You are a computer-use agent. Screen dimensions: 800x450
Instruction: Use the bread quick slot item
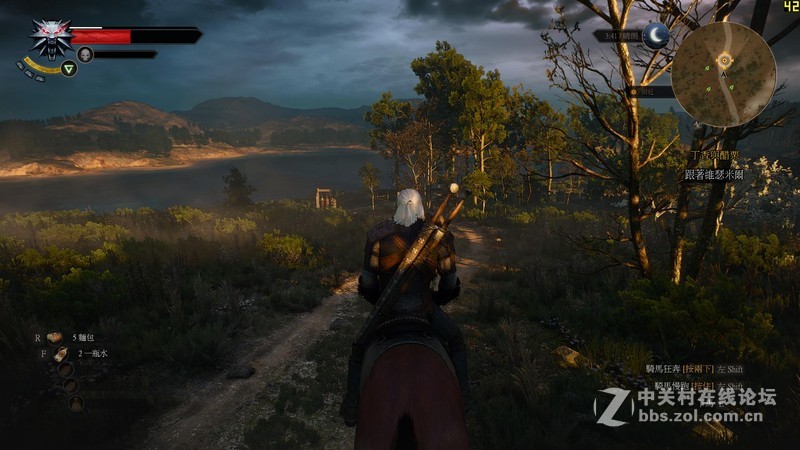click(x=57, y=338)
